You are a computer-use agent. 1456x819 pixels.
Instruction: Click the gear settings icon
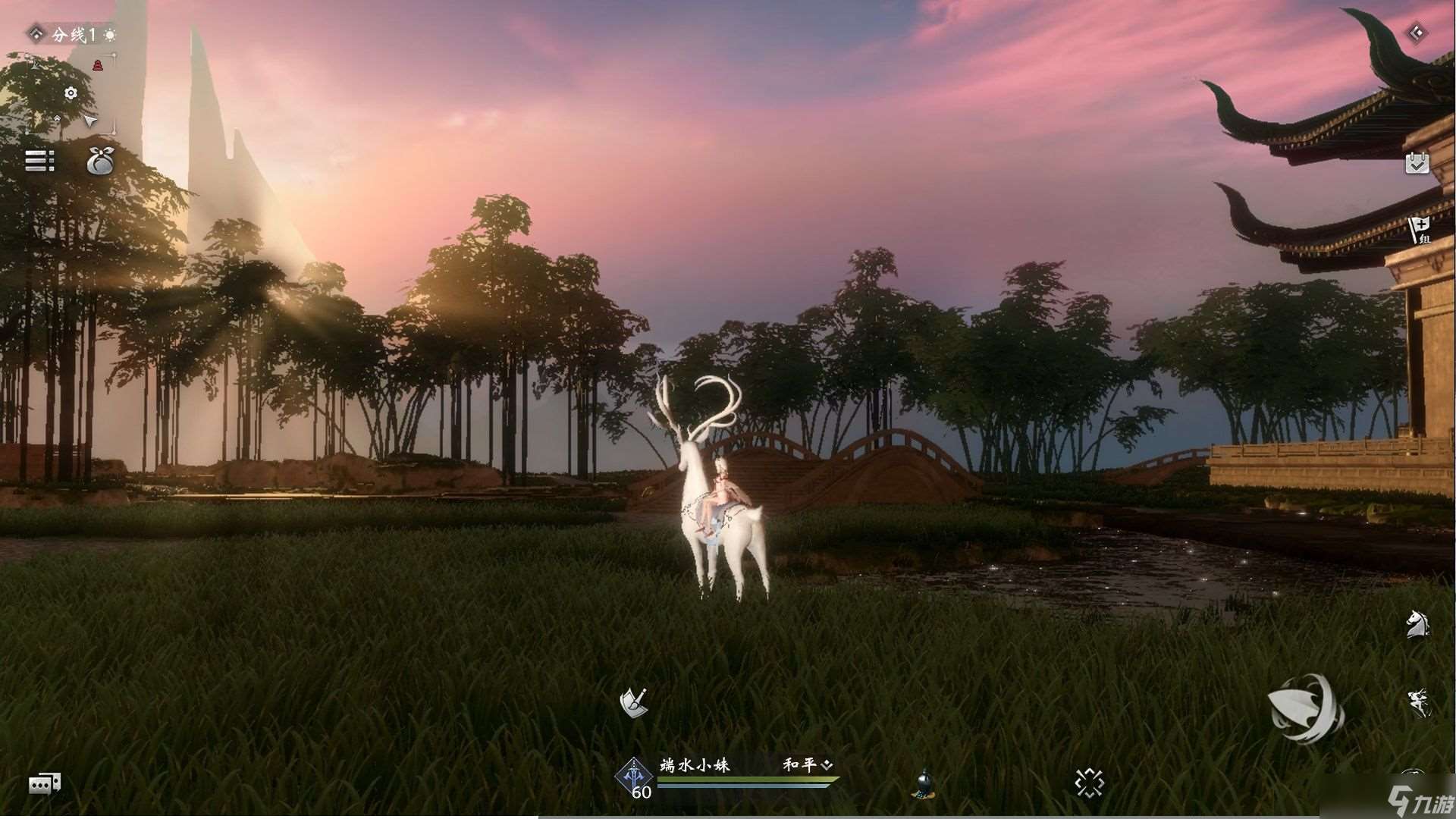click(x=71, y=93)
